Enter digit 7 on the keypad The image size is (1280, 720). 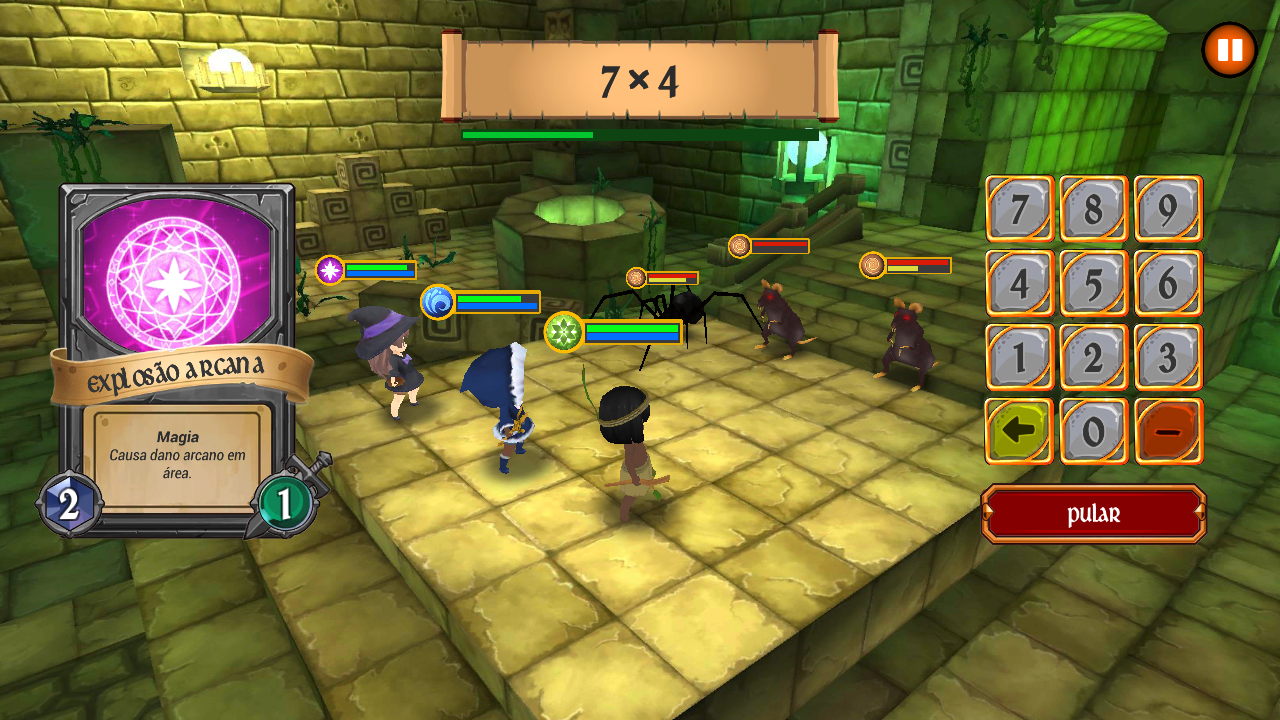pos(1020,209)
